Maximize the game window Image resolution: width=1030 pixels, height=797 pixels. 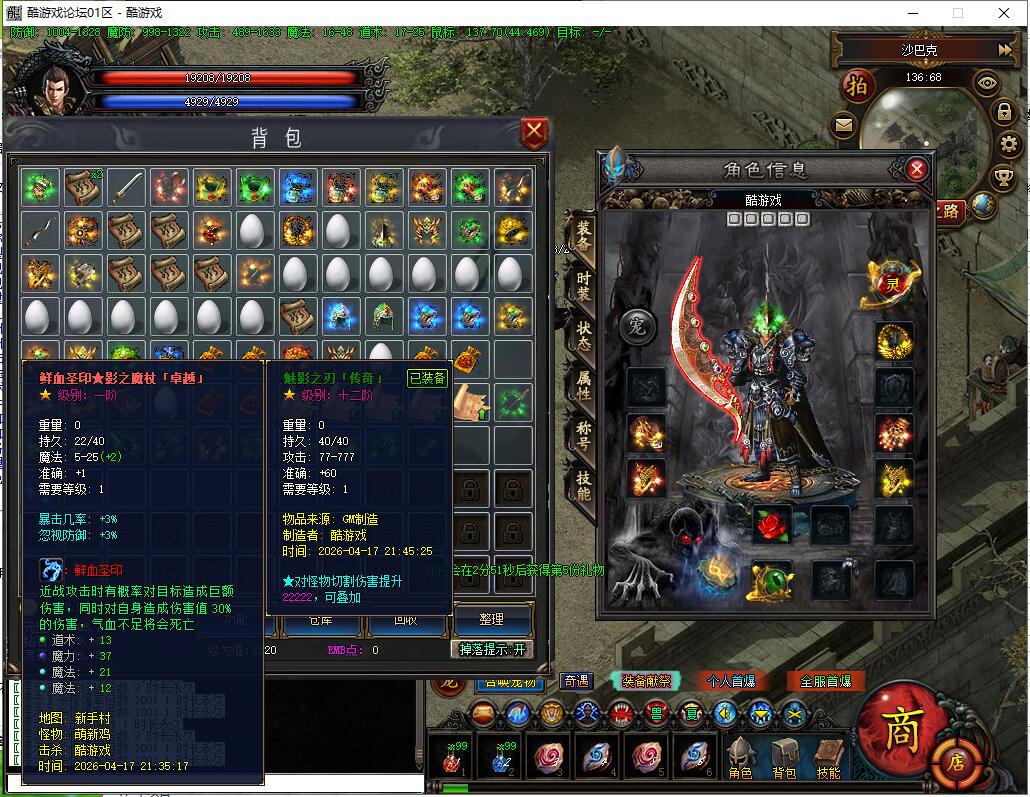[957, 13]
